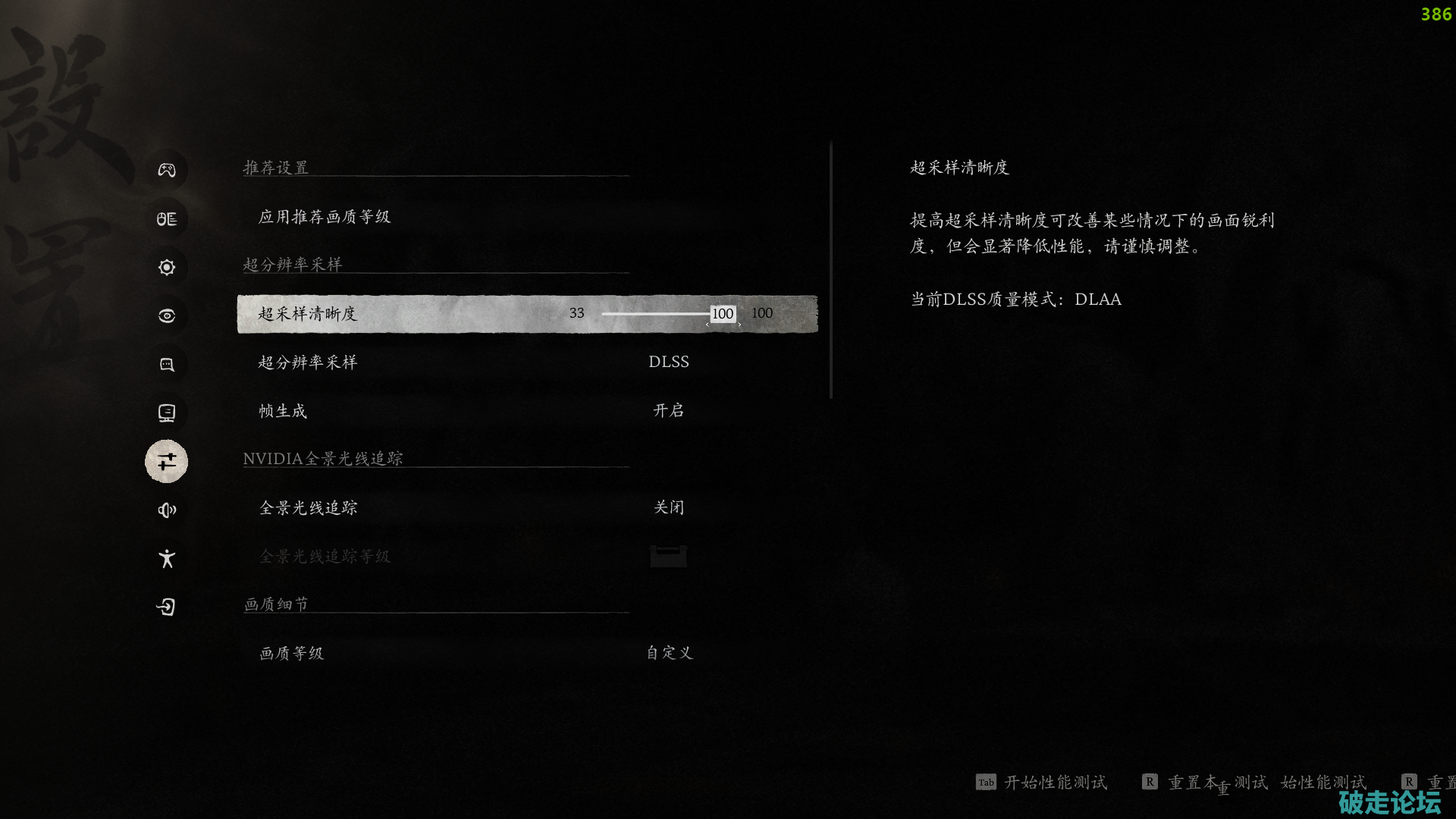Switch to the mouse and keyboard tab

[167, 219]
